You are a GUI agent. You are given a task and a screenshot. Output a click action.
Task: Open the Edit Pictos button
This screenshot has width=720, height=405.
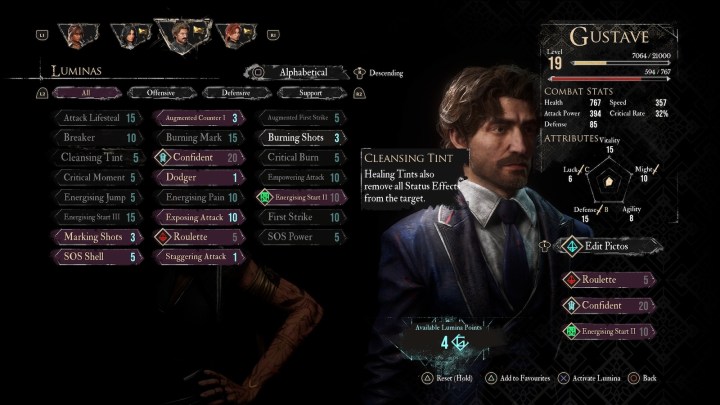605,245
